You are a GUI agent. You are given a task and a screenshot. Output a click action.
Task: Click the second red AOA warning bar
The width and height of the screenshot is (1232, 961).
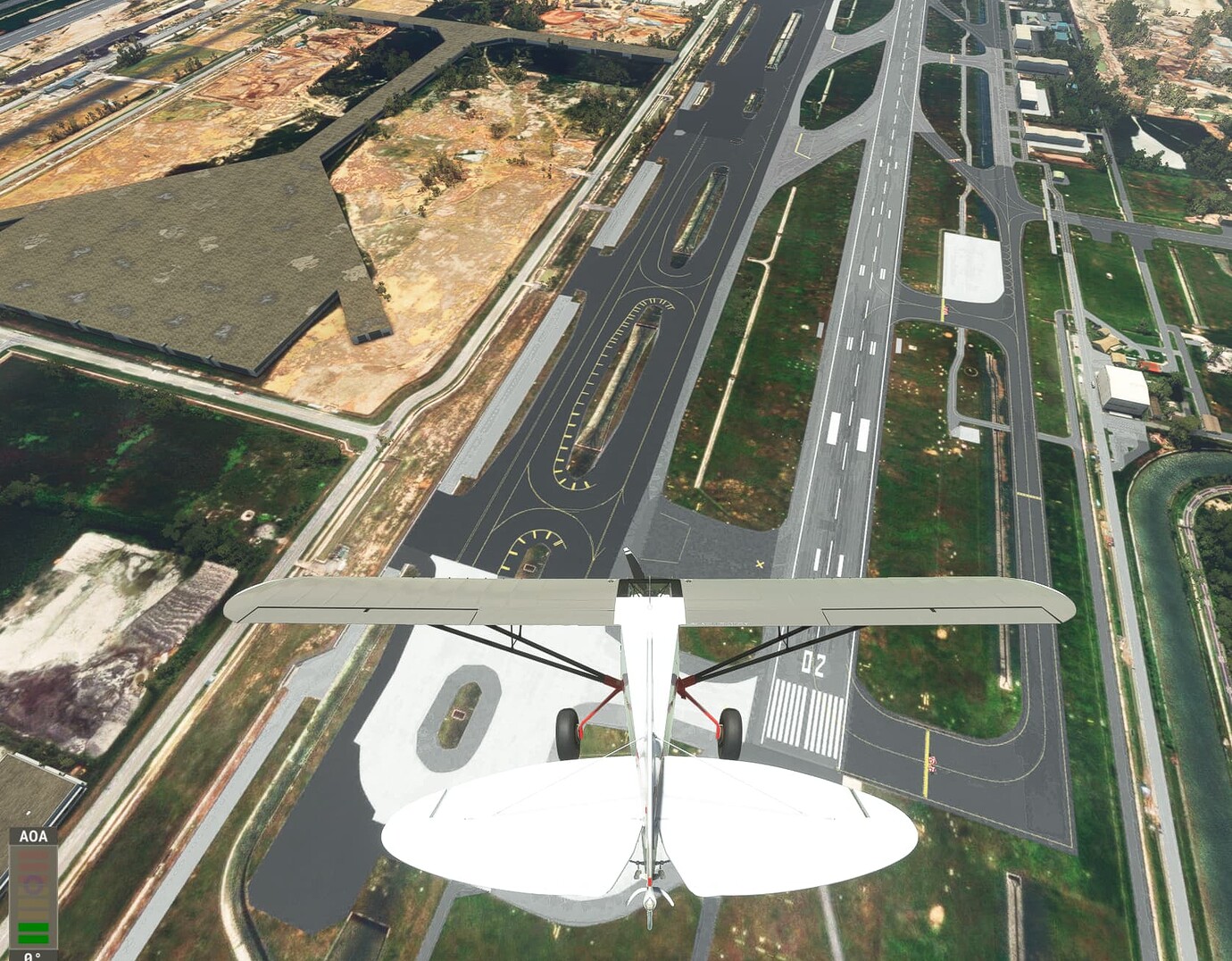point(33,866)
